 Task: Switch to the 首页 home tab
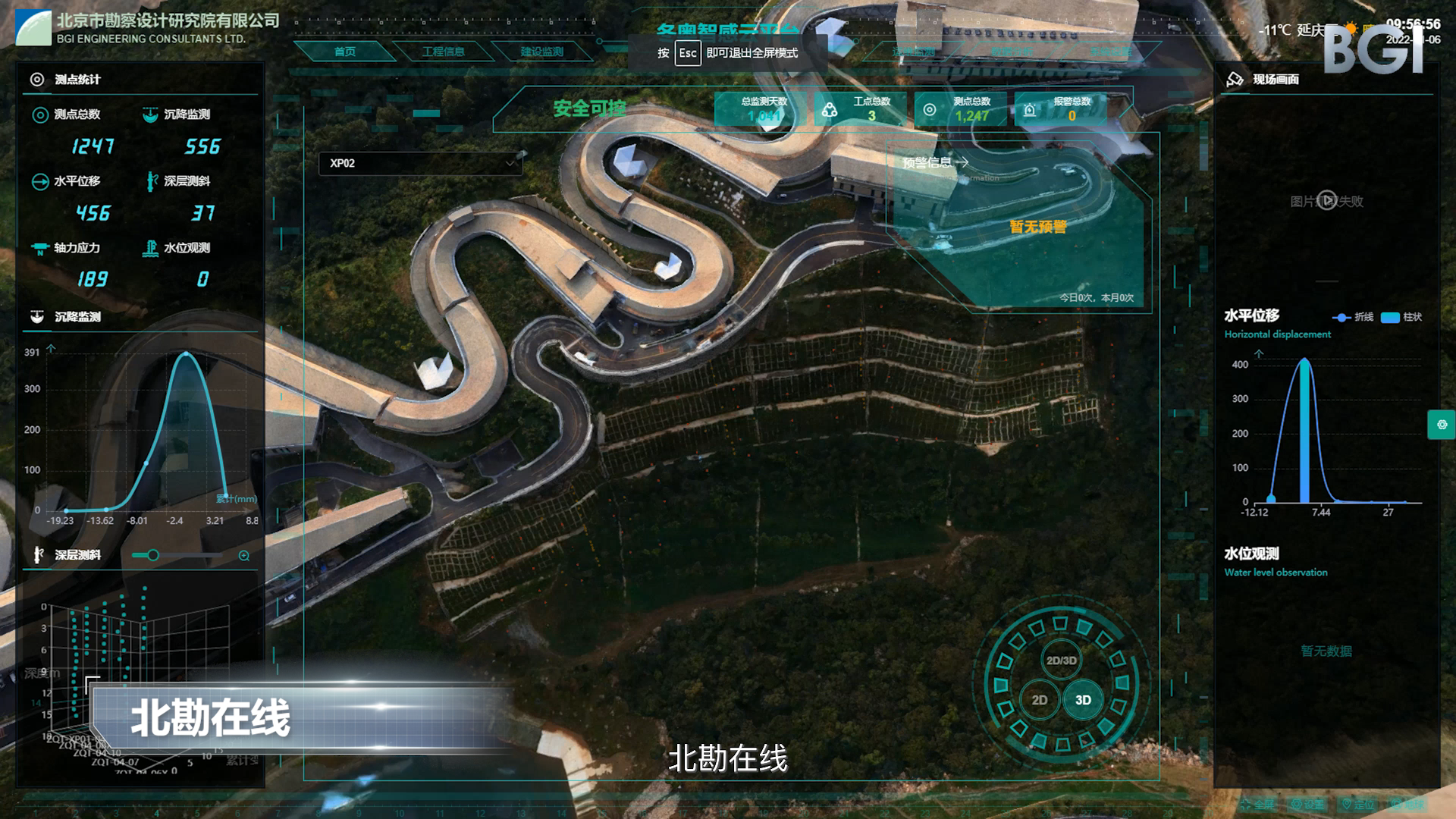[344, 52]
